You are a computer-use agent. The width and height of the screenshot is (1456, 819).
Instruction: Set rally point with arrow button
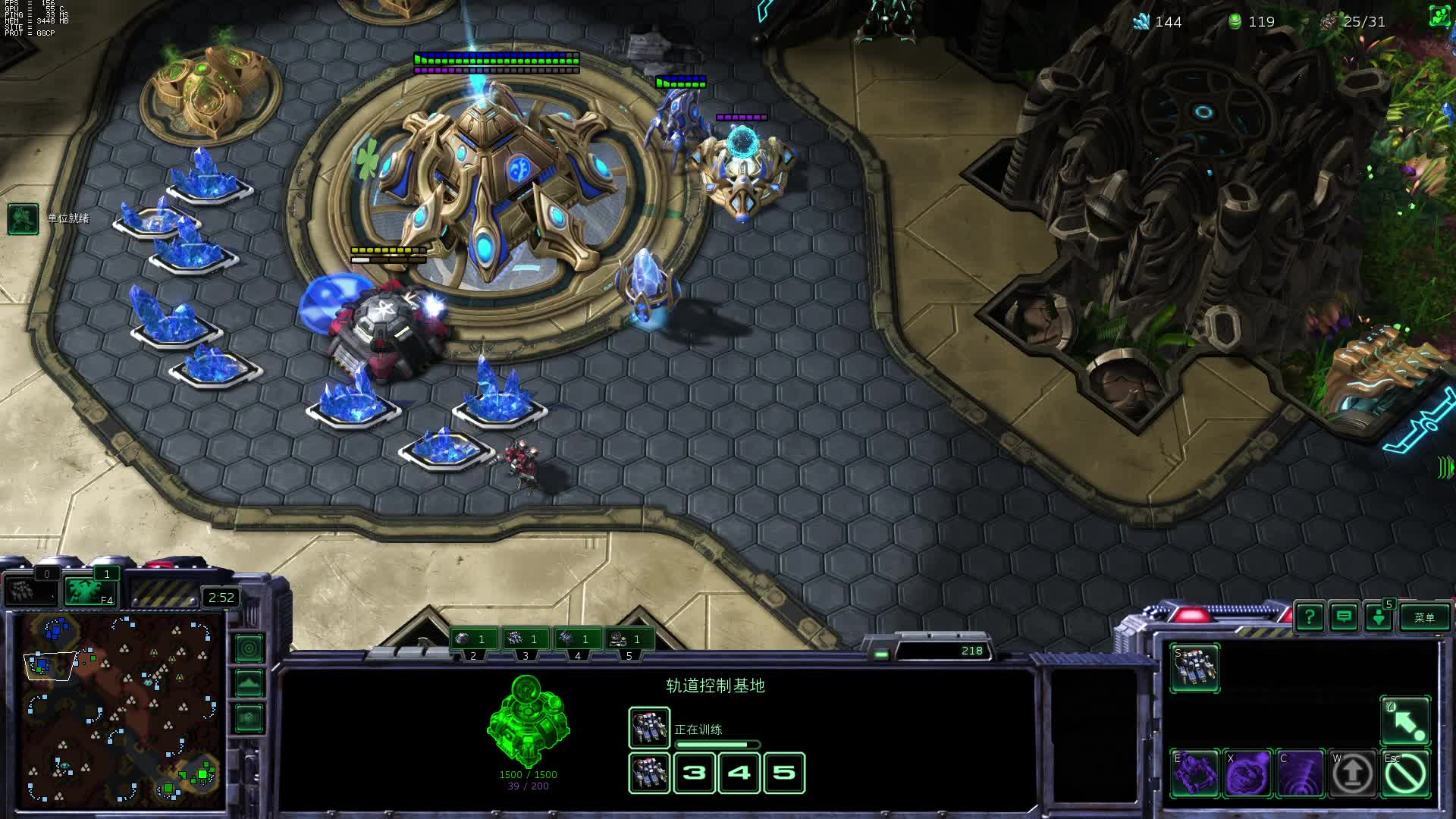1405,721
